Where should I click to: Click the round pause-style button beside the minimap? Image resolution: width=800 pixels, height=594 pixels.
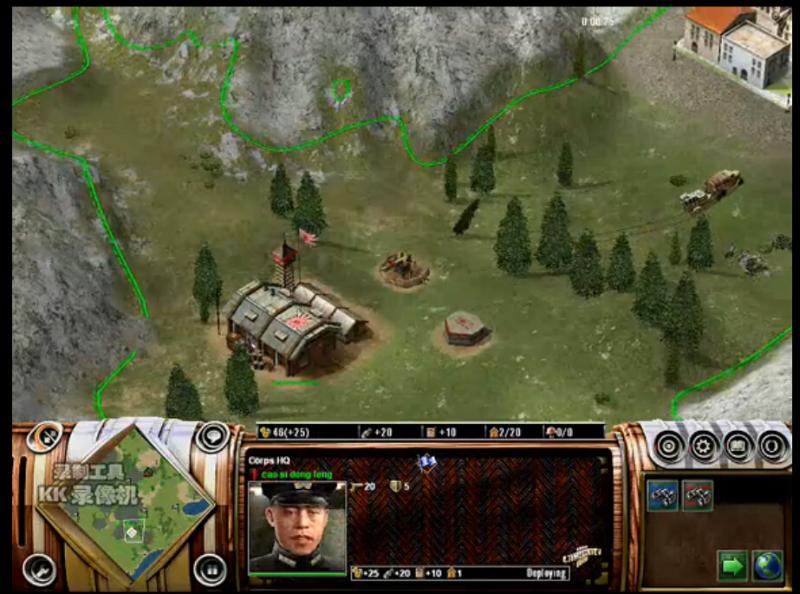click(x=210, y=568)
